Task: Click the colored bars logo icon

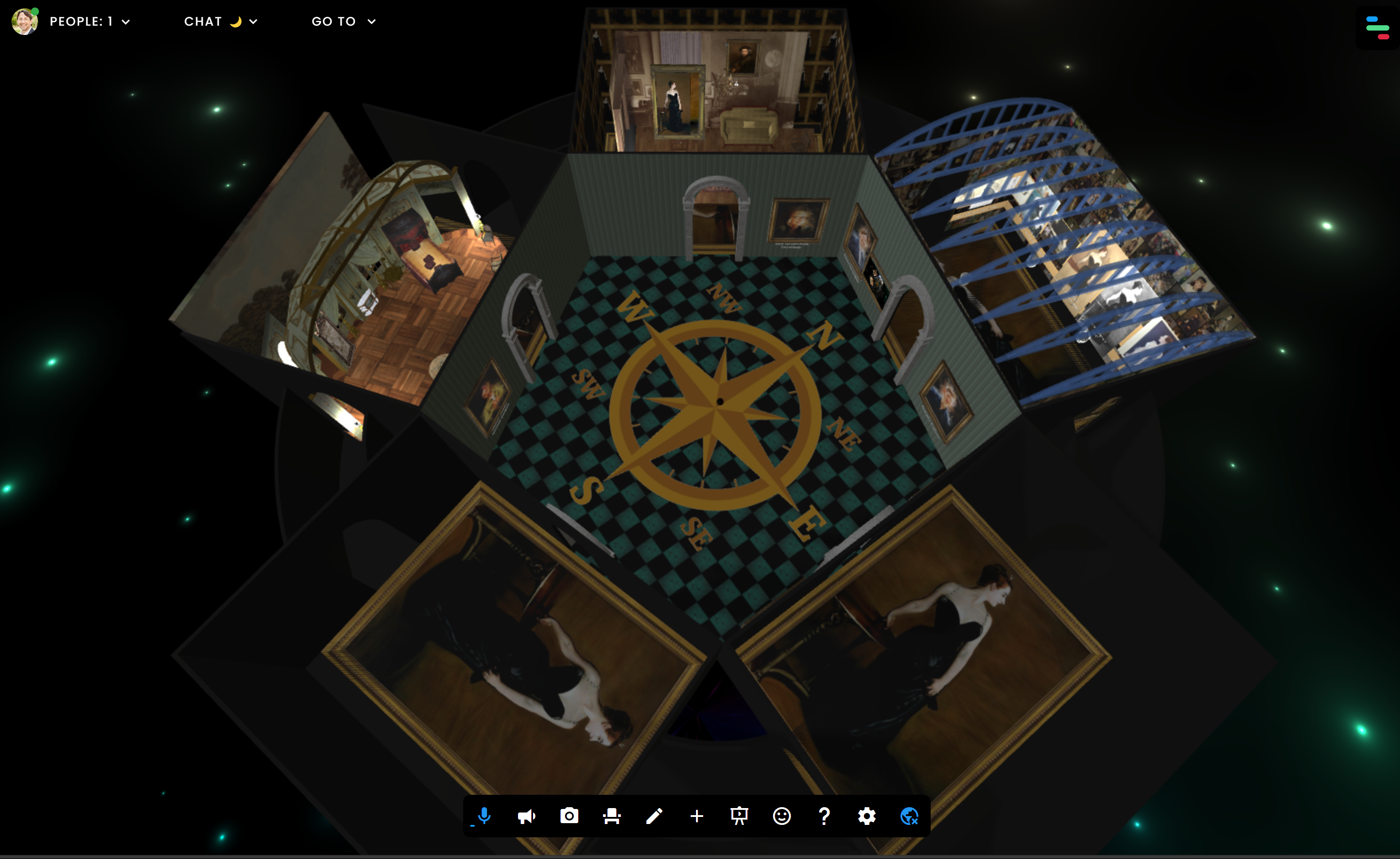Action: (1377, 27)
